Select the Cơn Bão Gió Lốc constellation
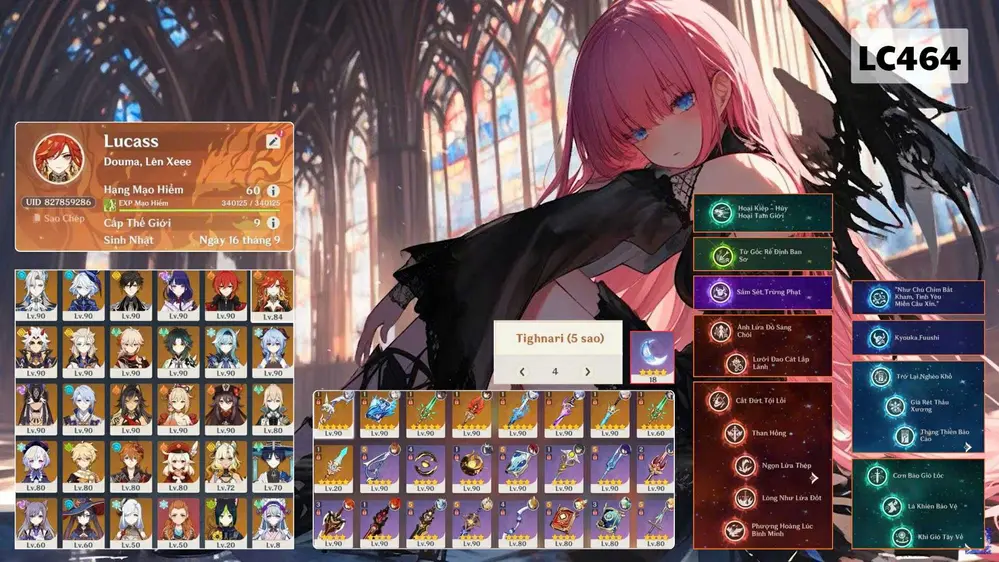 tap(917, 477)
